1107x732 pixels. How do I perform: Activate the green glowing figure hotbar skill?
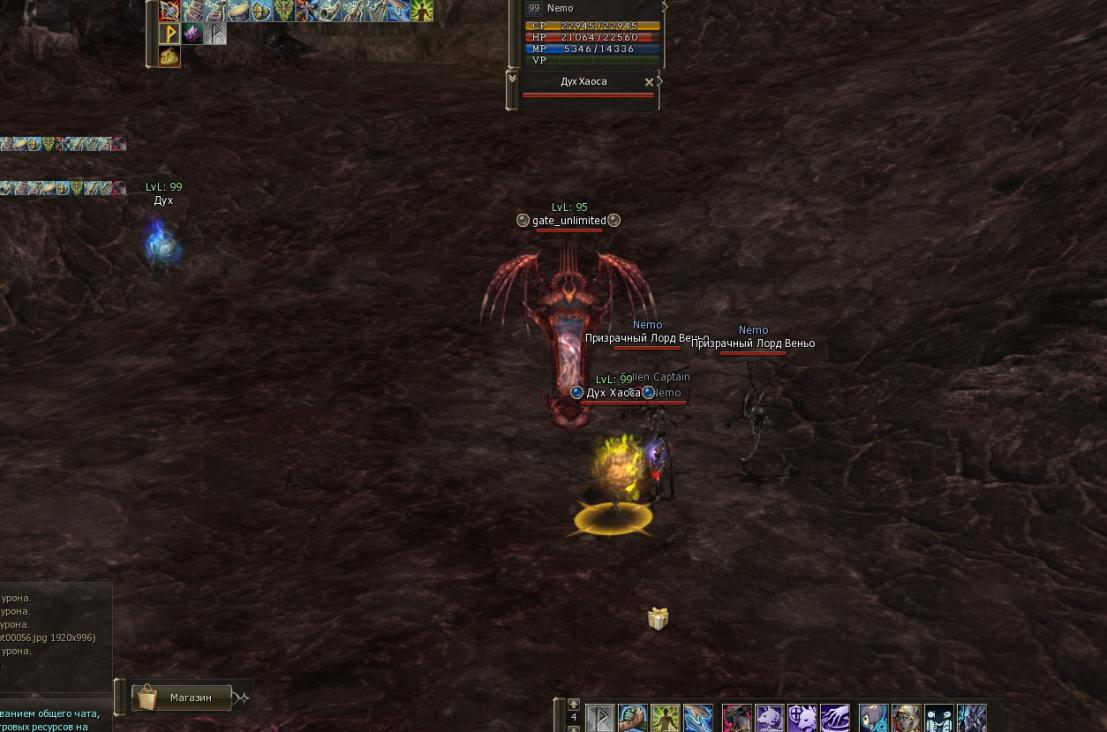(x=665, y=717)
